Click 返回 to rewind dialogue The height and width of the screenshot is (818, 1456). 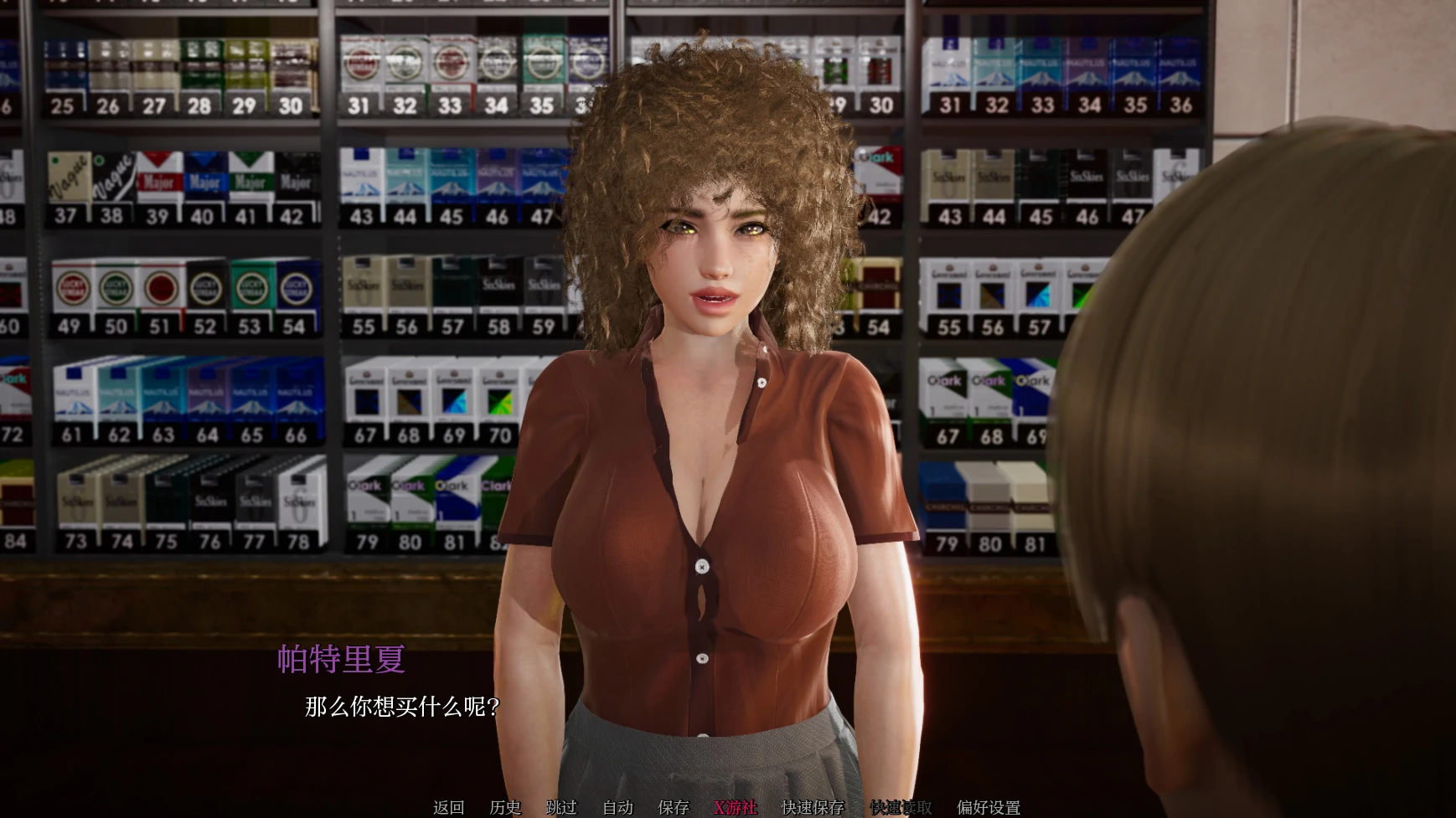pos(448,807)
